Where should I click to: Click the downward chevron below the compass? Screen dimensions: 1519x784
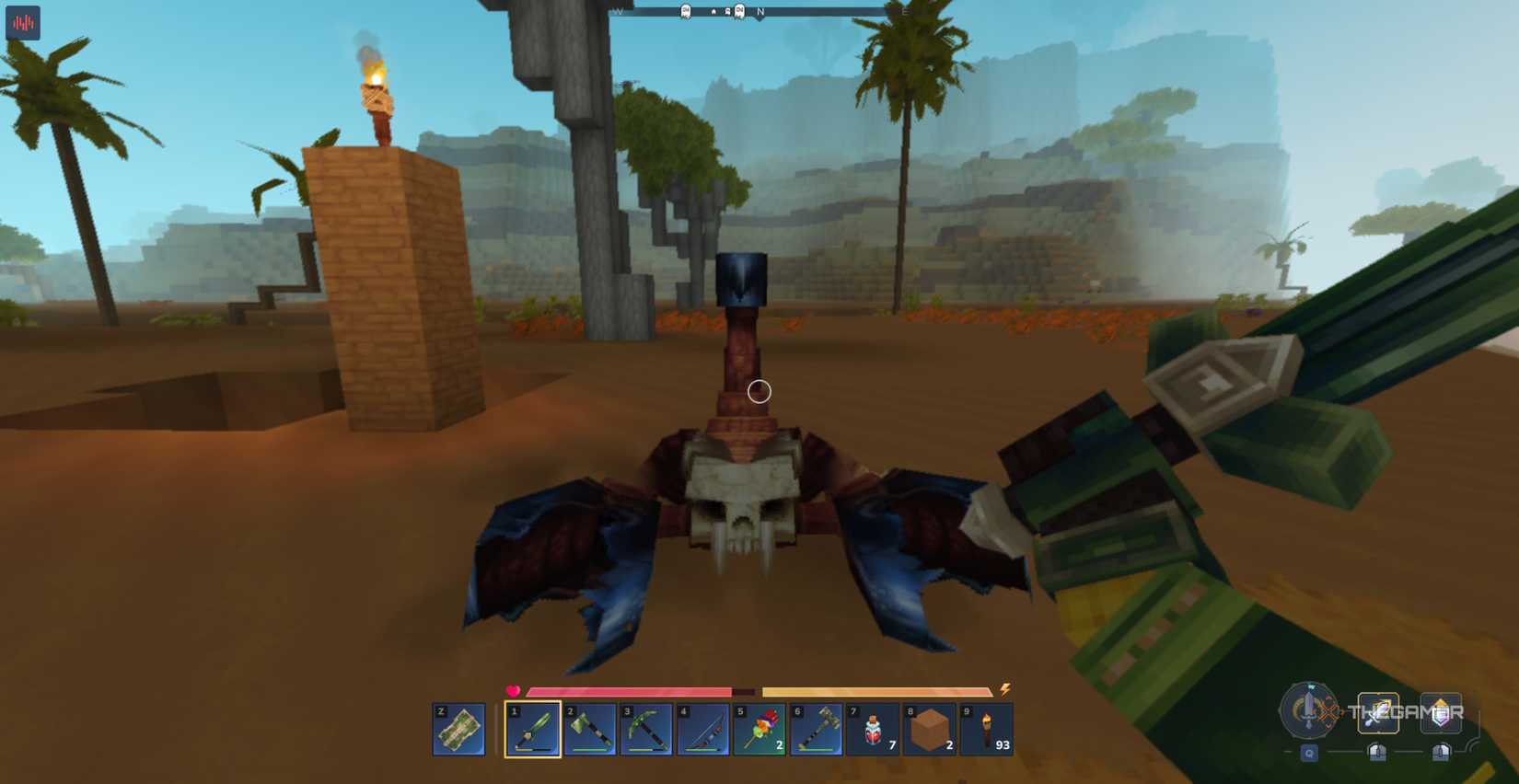click(760, 19)
